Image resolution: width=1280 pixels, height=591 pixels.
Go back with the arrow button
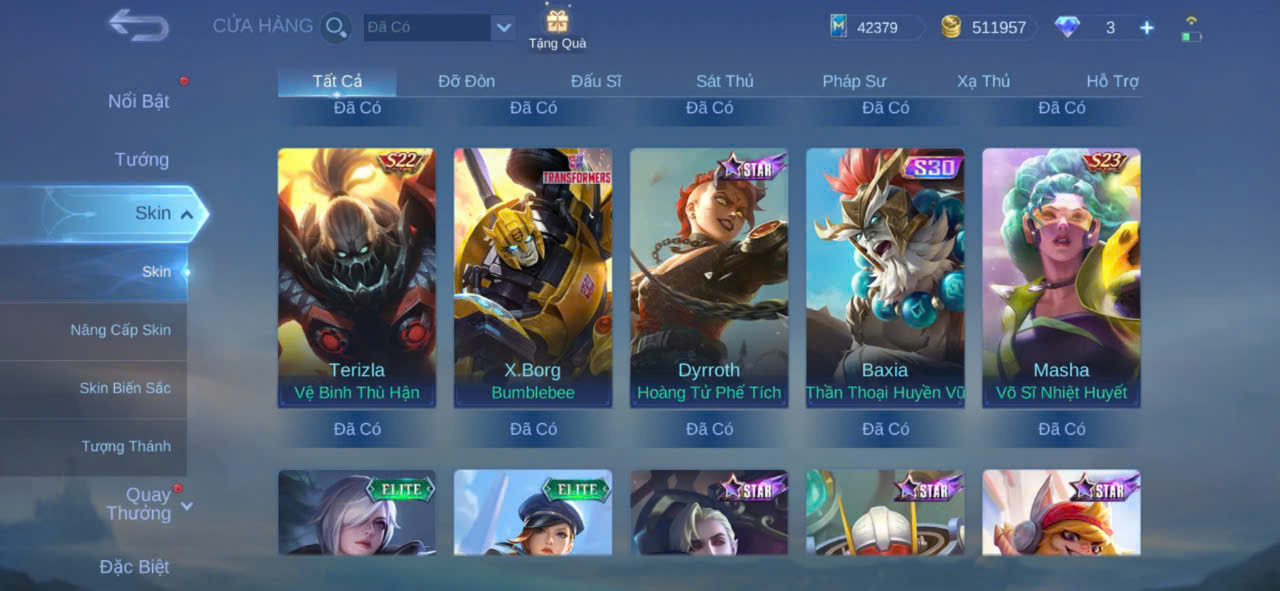coord(138,25)
